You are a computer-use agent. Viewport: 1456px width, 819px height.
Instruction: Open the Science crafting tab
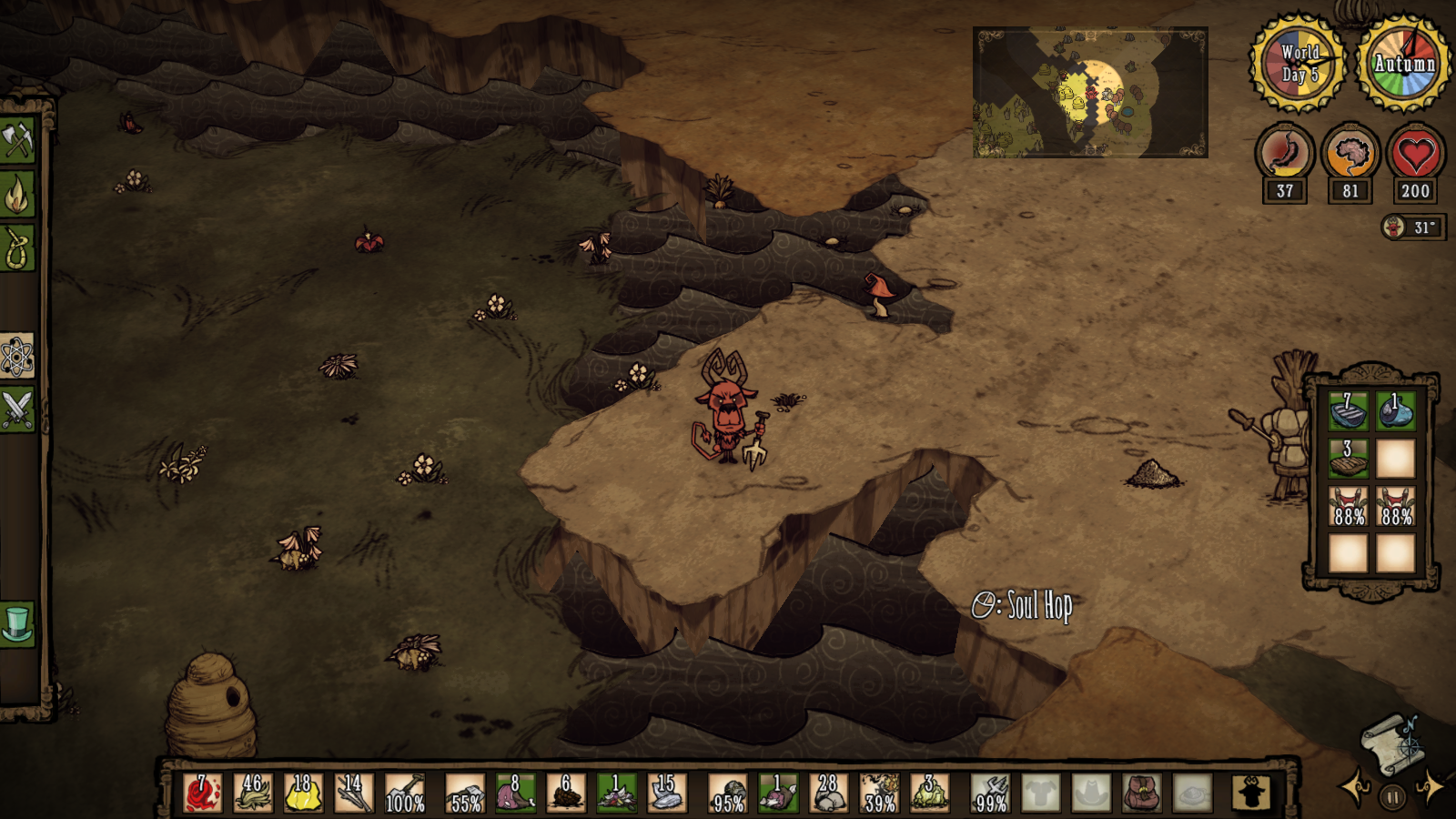pos(17,356)
